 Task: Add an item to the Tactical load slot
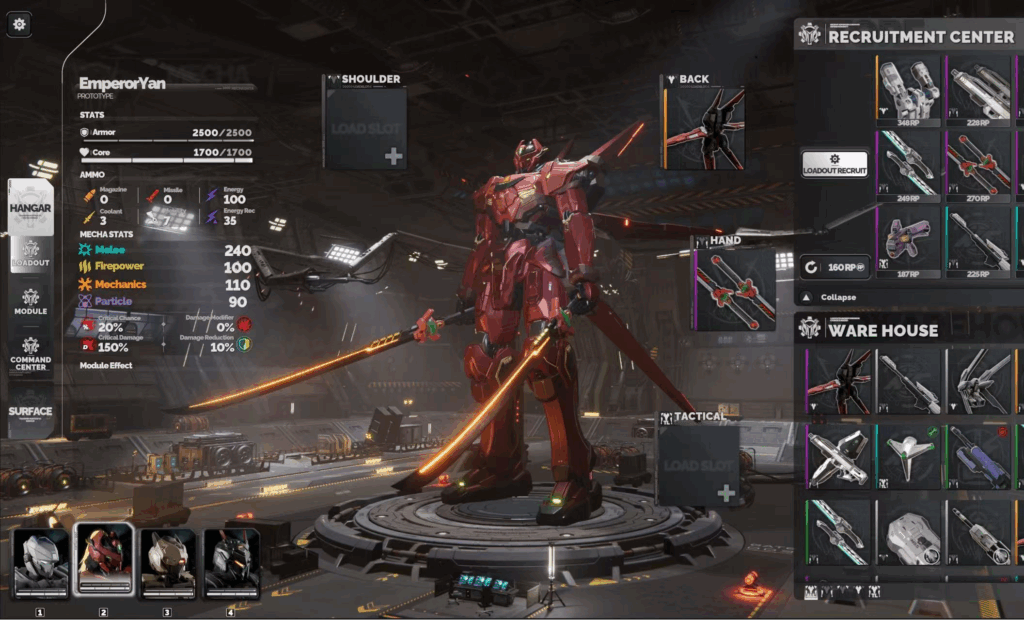point(698,463)
